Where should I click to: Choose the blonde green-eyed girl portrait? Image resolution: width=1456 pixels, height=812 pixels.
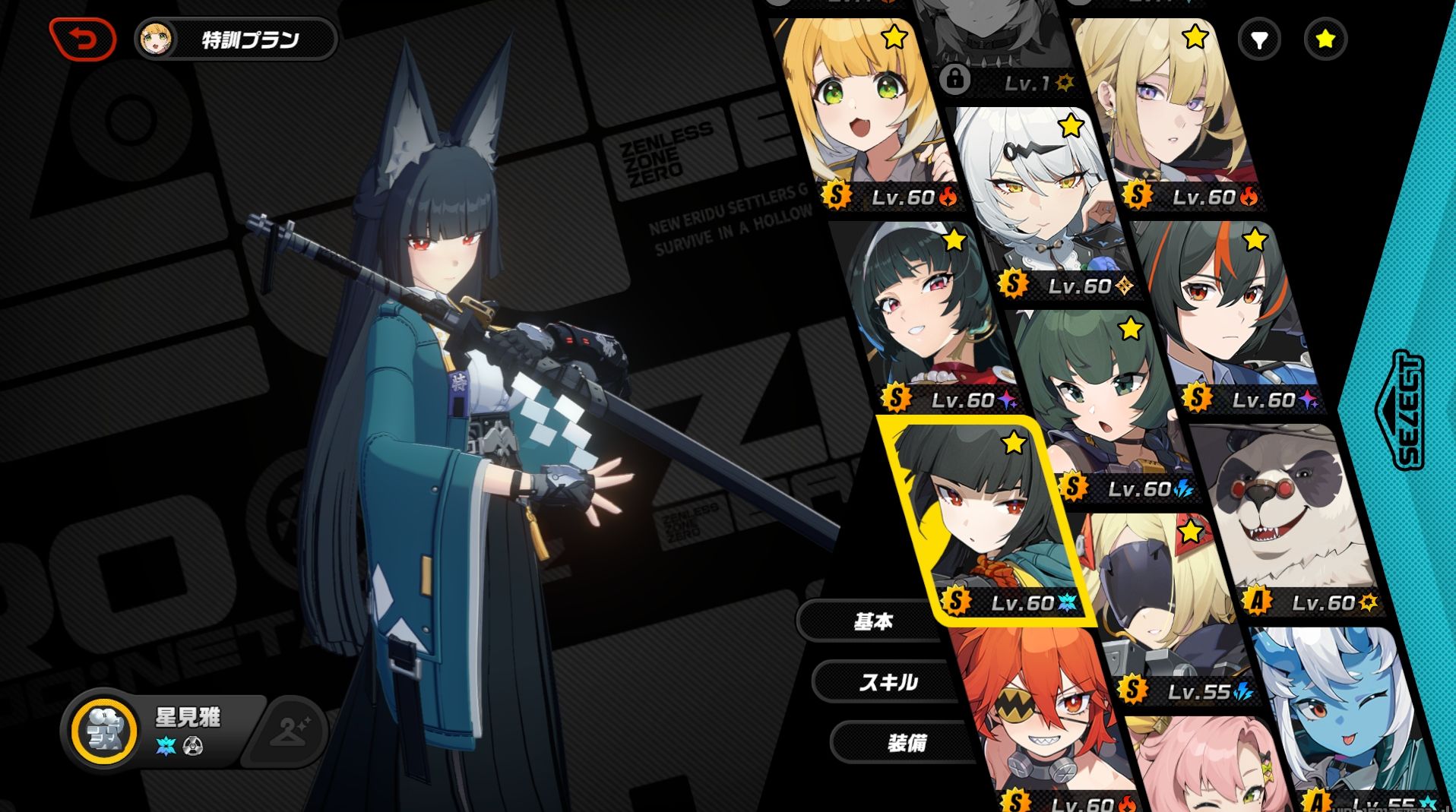866,114
